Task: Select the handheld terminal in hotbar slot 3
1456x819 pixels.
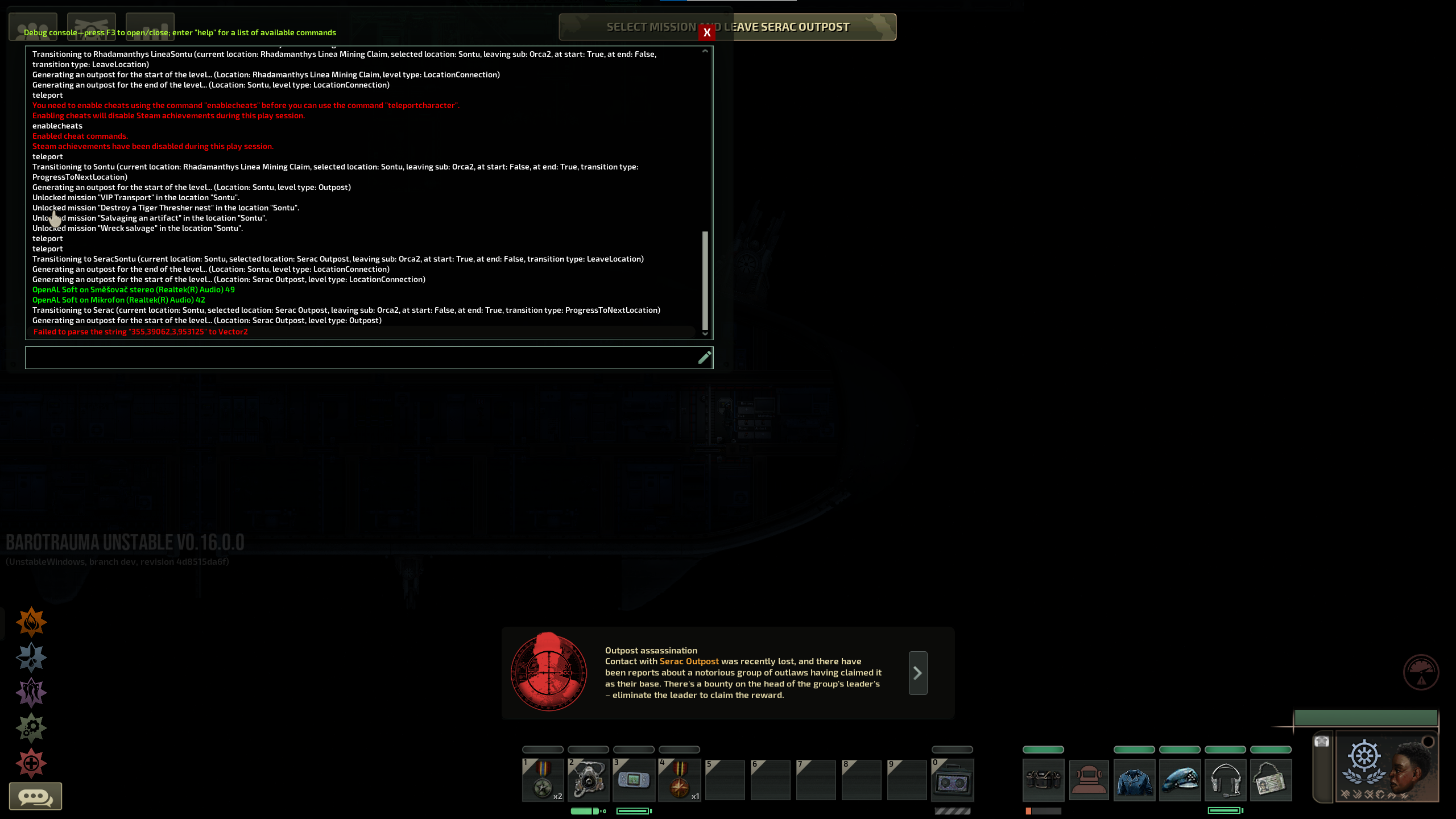Action: pos(634,780)
